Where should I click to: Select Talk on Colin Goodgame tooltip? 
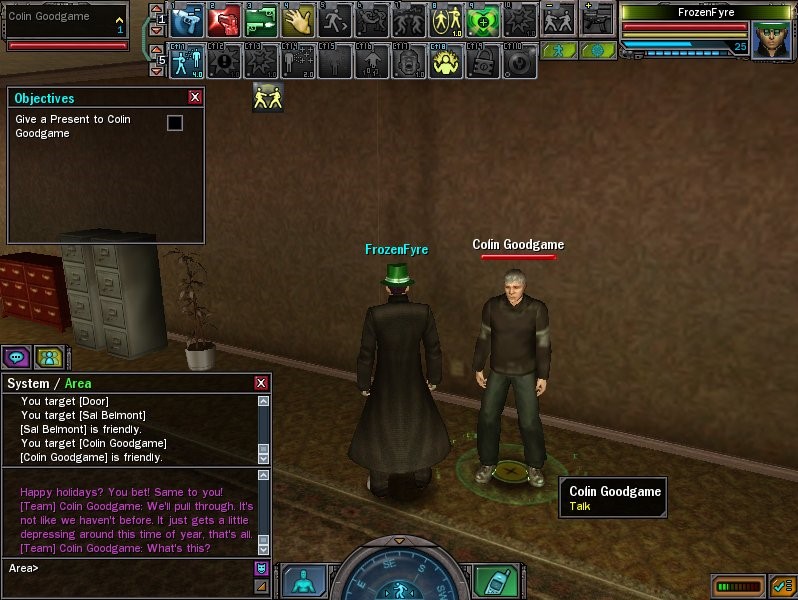(581, 506)
